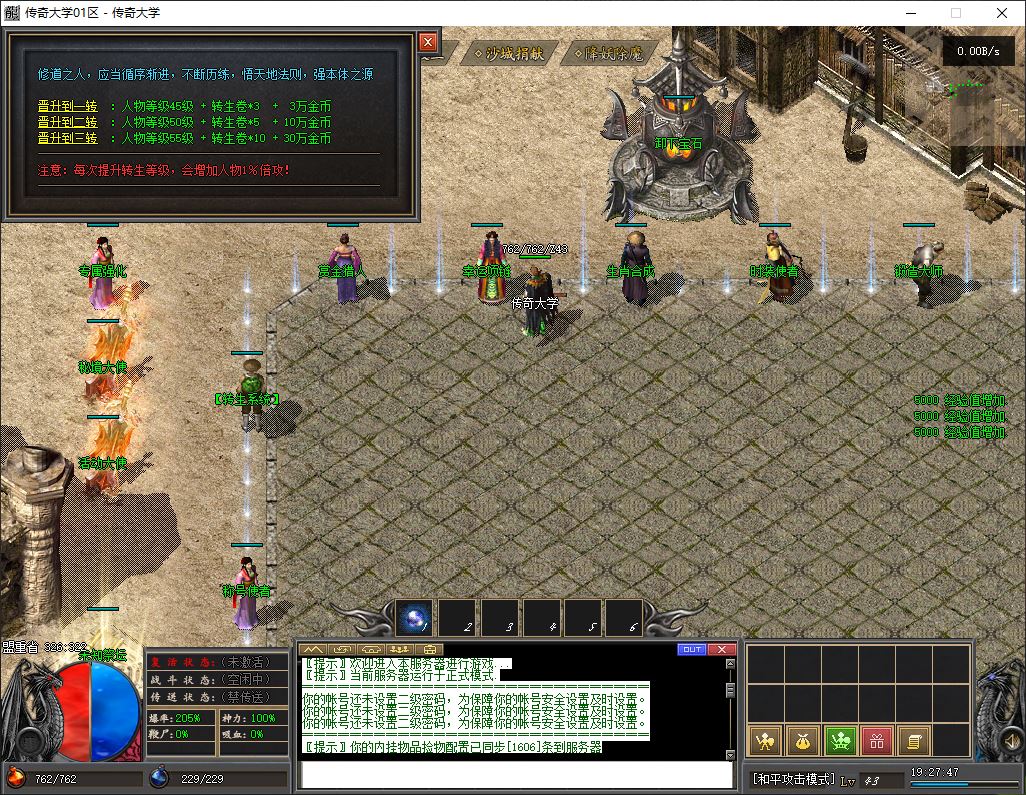Open the money bag icon button
The width and height of the screenshot is (1026, 795).
click(x=803, y=740)
